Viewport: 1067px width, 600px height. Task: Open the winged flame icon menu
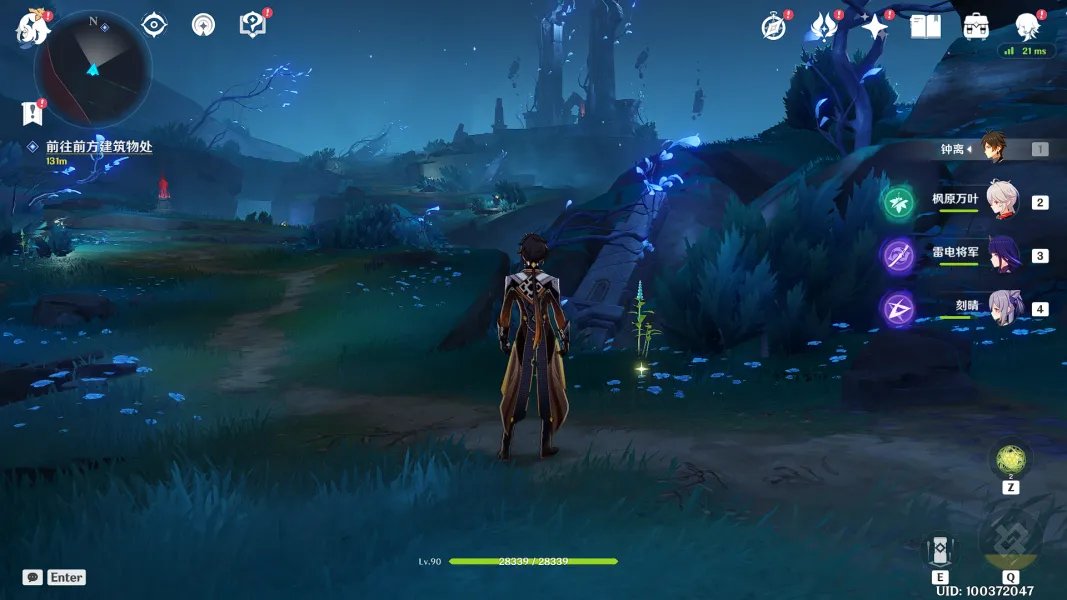click(x=823, y=27)
